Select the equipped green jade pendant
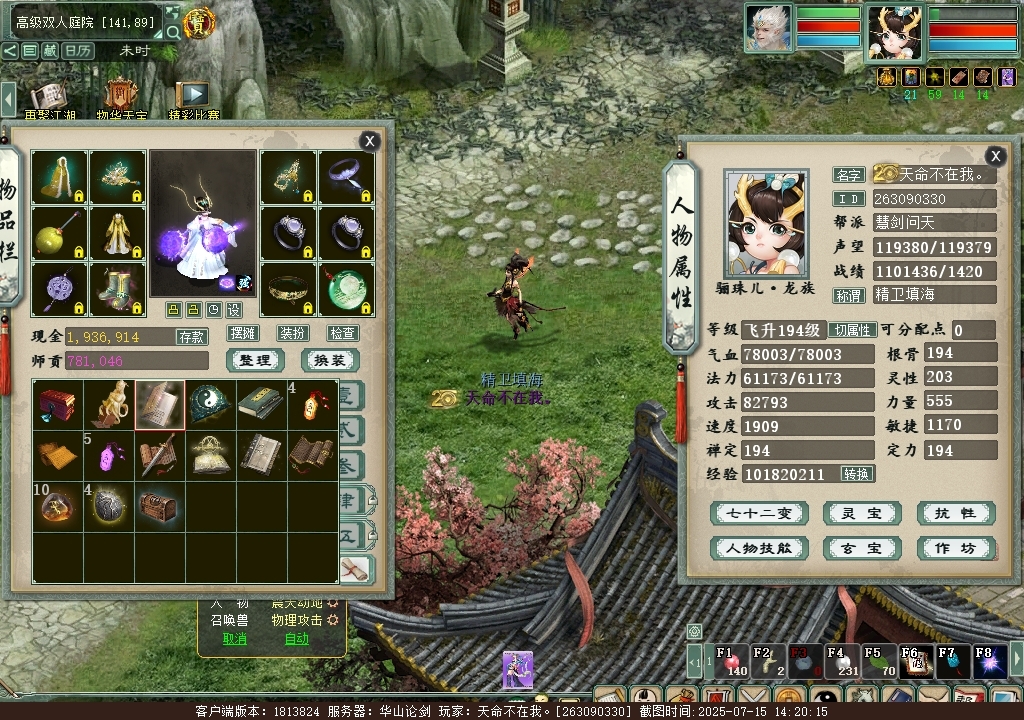 tap(346, 289)
